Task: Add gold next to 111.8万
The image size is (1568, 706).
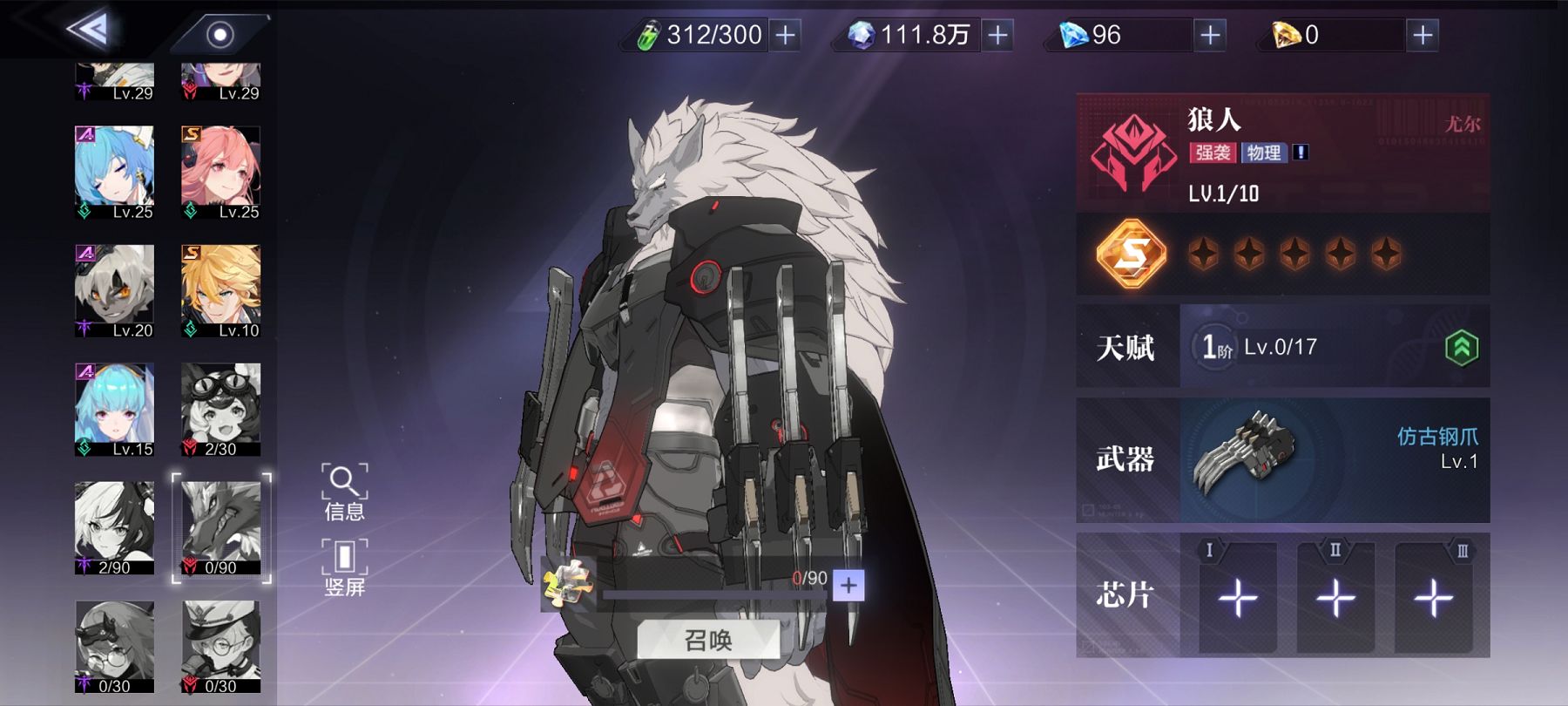Action: (x=998, y=35)
